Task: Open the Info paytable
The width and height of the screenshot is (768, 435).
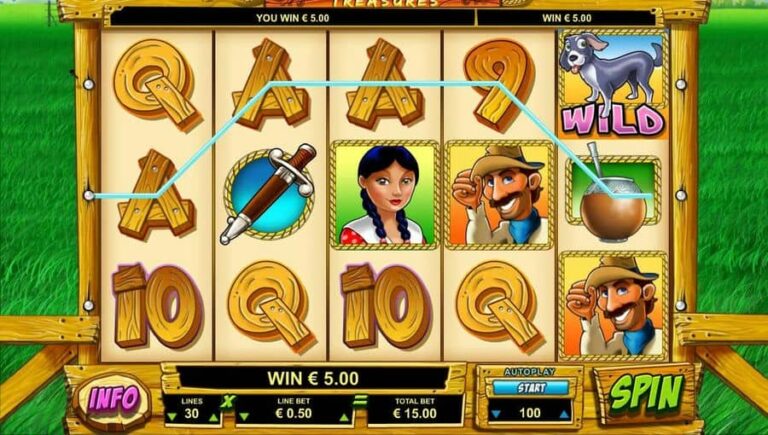Action: (x=114, y=399)
